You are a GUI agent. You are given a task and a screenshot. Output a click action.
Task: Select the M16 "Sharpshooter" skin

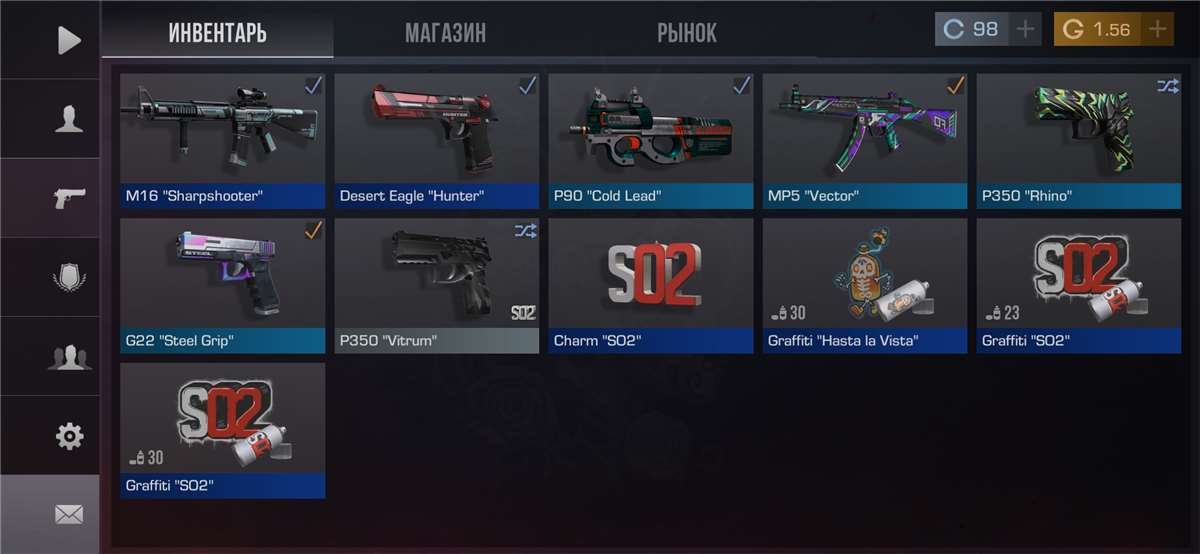click(222, 140)
